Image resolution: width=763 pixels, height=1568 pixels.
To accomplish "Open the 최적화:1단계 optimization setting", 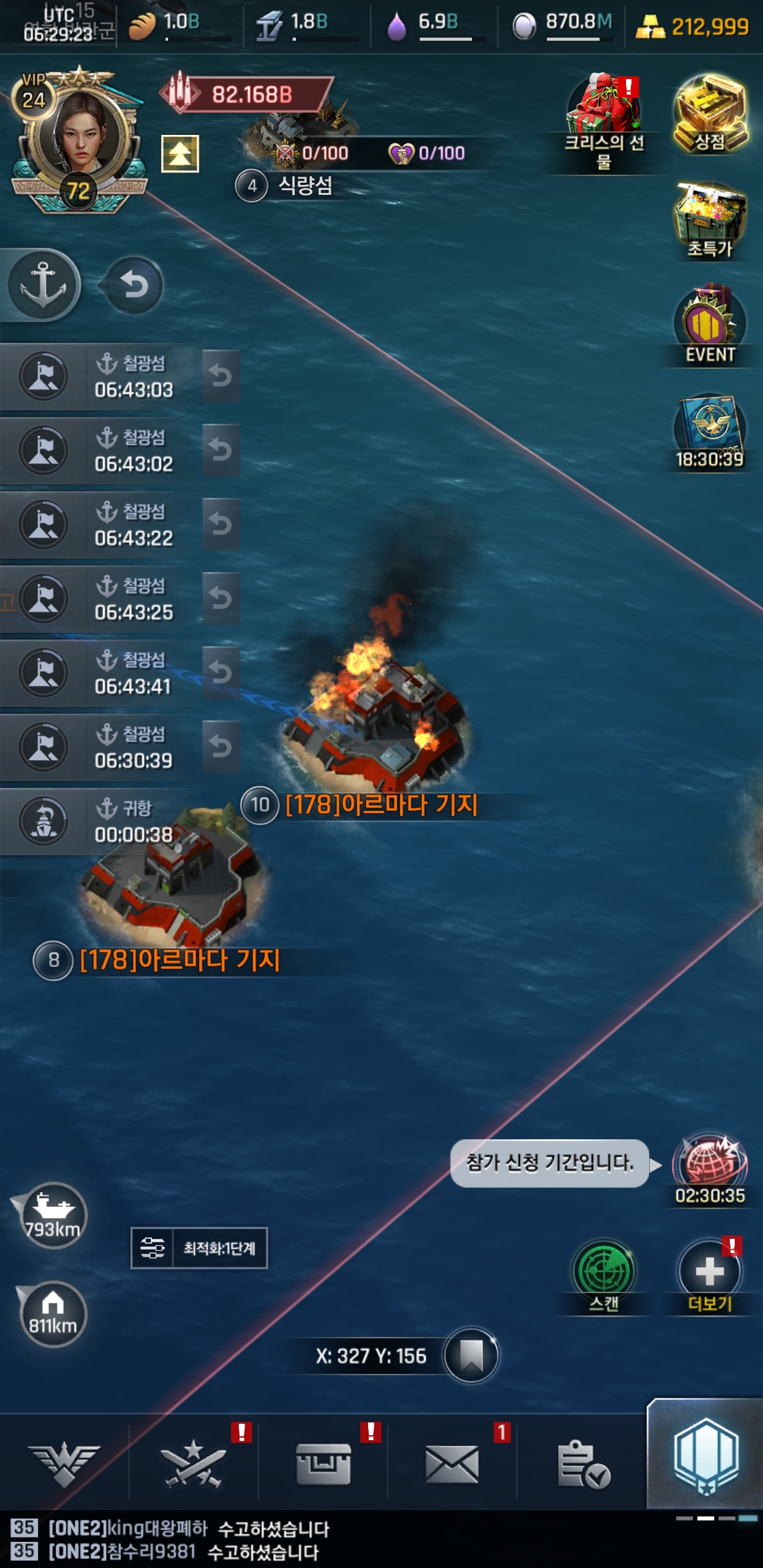I will 199,1248.
